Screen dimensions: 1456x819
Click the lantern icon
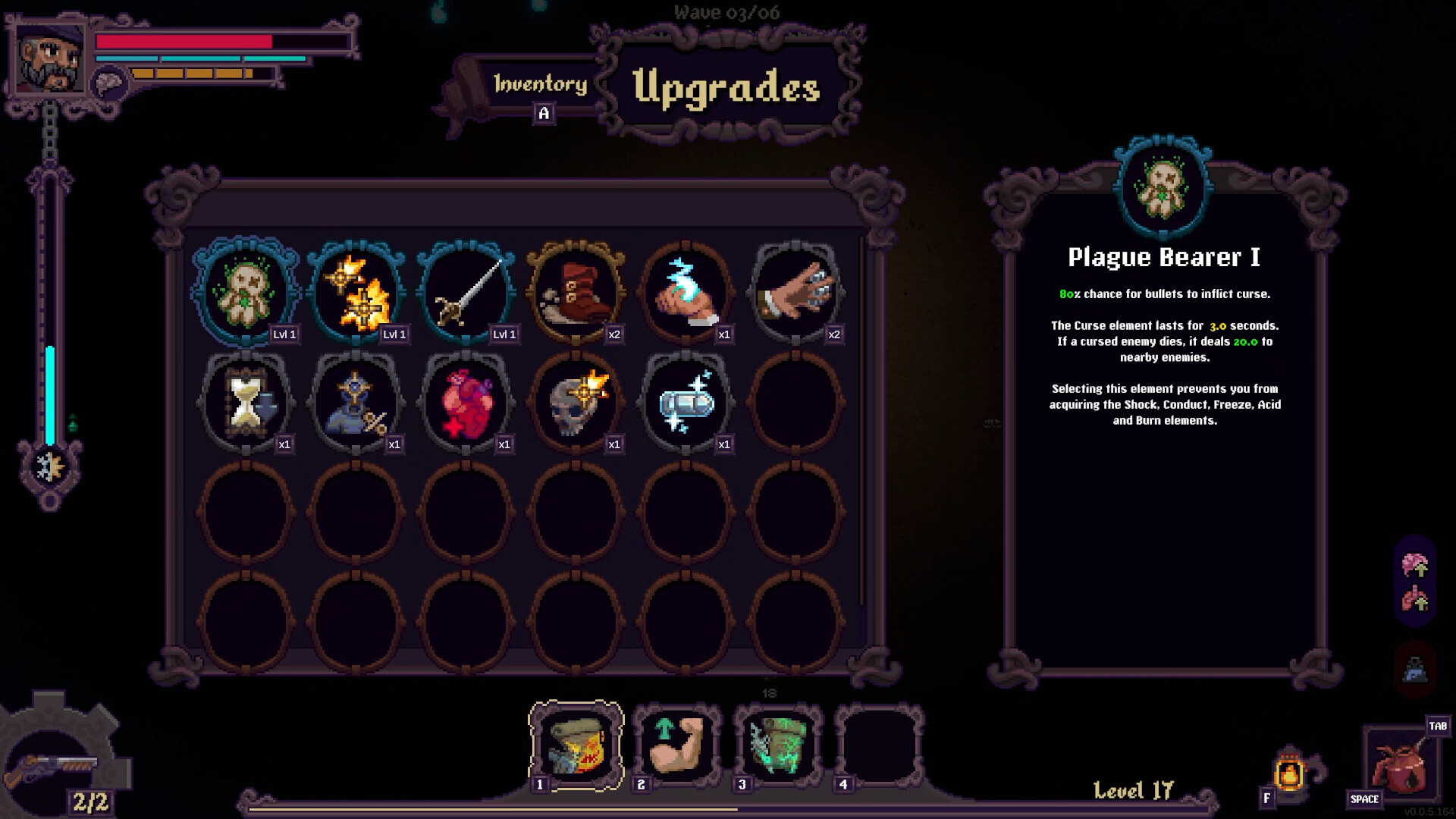(1289, 773)
